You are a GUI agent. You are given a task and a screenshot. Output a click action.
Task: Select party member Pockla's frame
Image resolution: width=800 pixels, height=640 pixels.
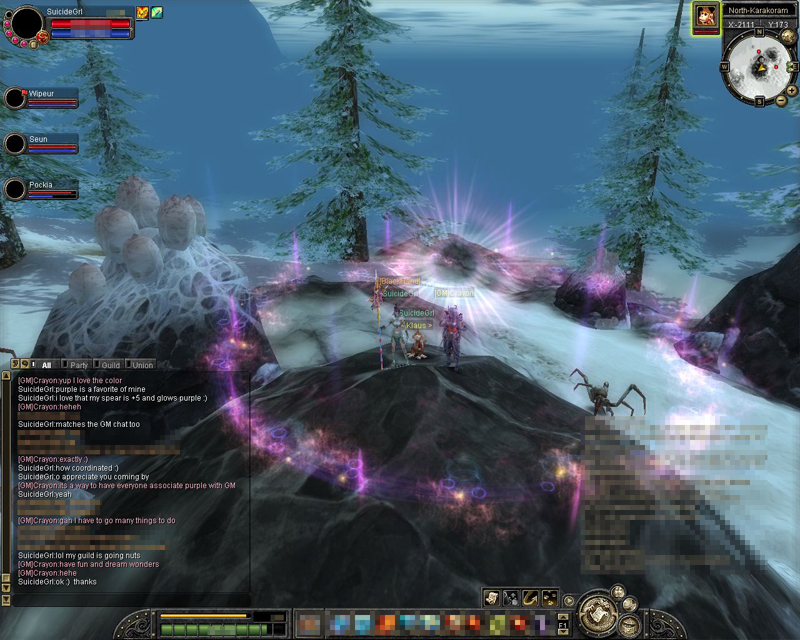pos(42,189)
